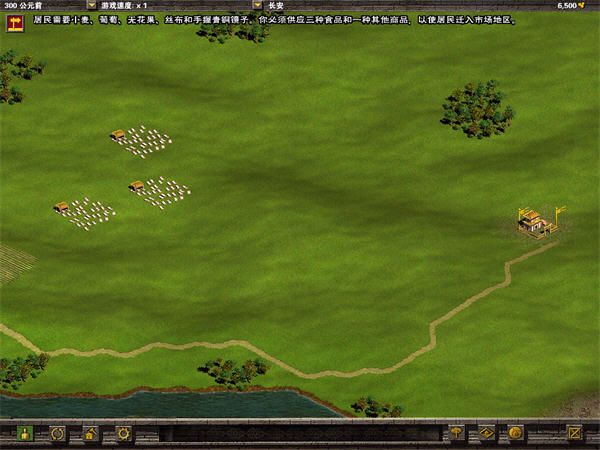Screen dimensions: 600x450
Task: Click the circular arrows rotate icon
Action: (x=58, y=434)
